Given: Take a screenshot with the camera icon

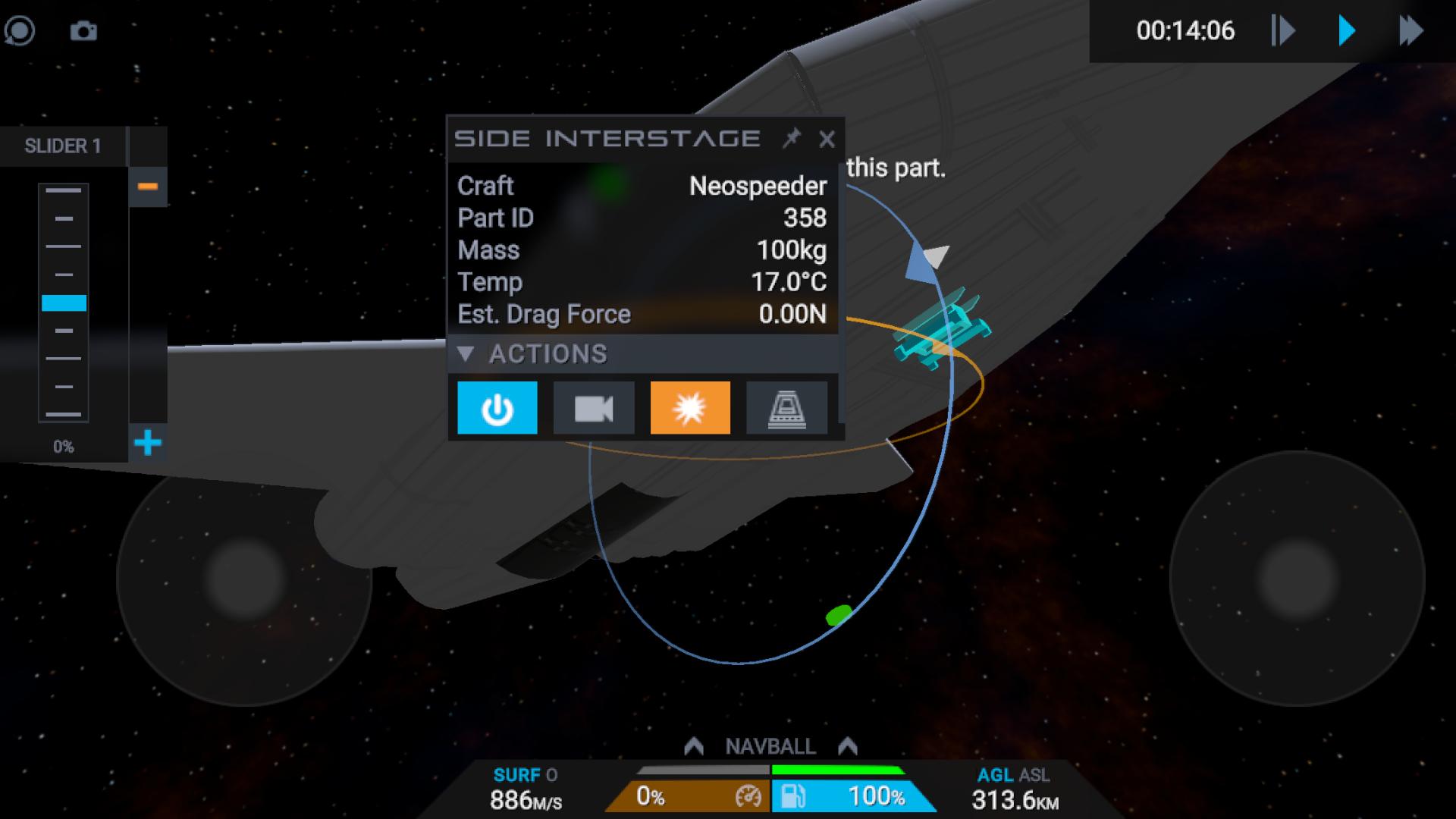Looking at the screenshot, I should click(x=83, y=31).
